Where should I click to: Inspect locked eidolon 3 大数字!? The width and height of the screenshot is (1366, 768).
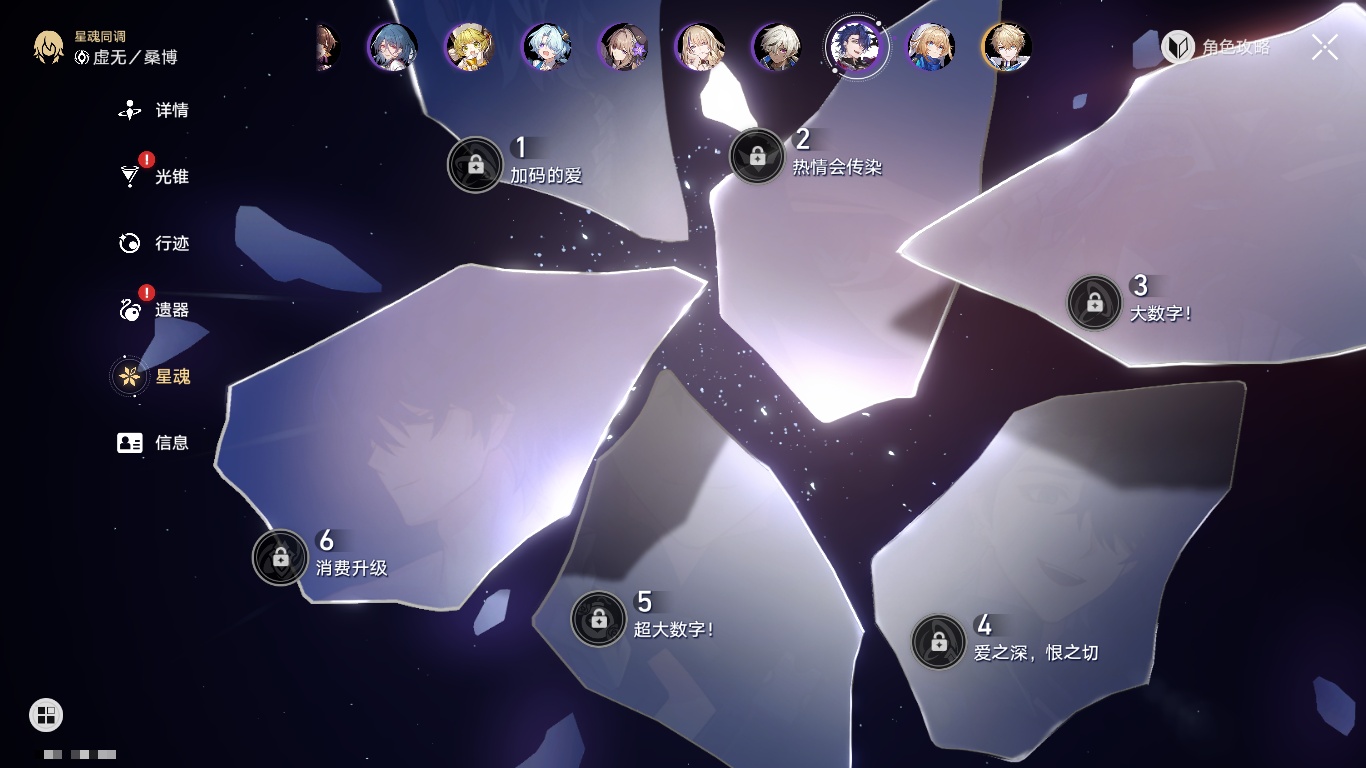(x=1095, y=302)
